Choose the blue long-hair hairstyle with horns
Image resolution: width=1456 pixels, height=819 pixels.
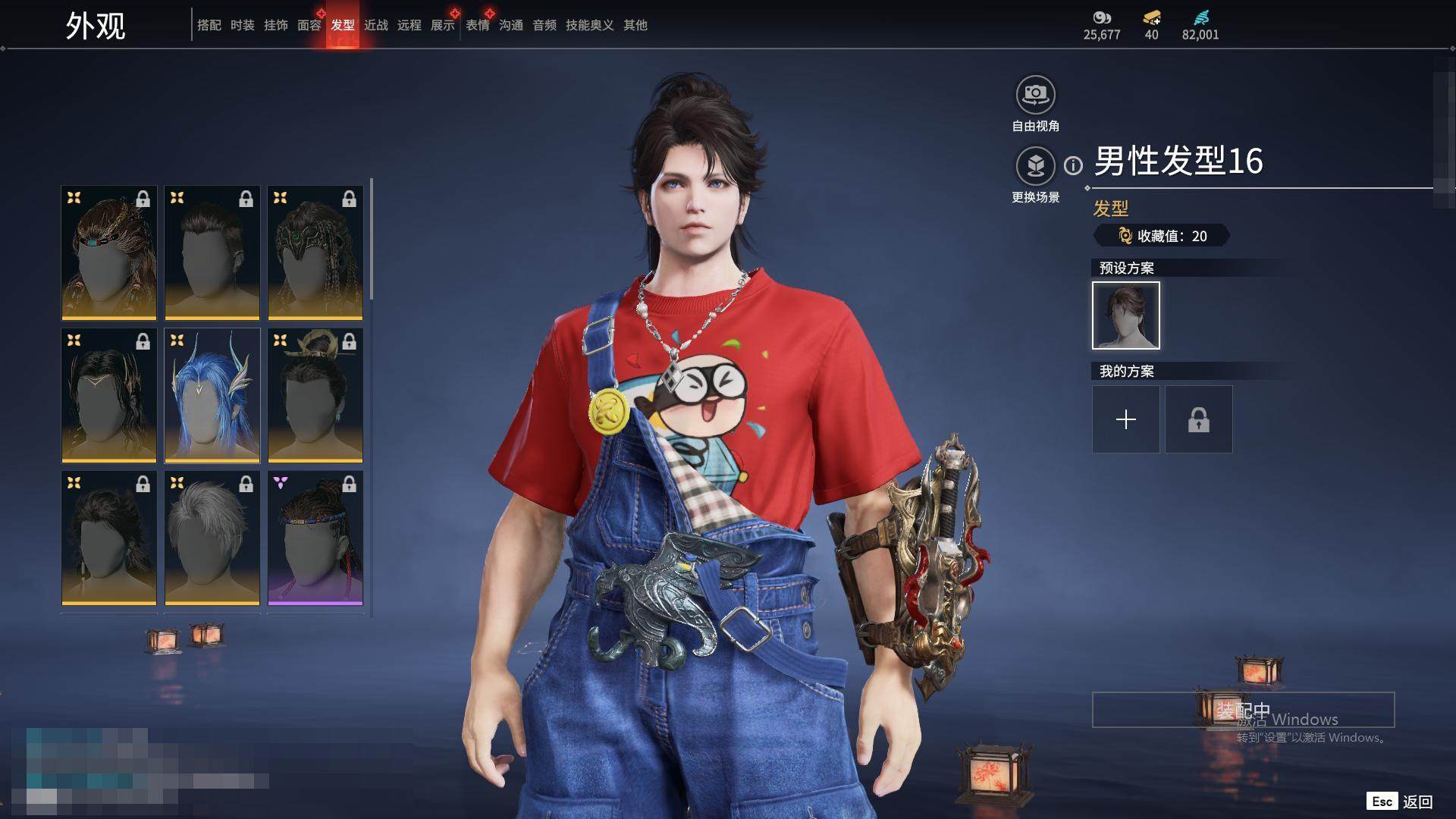pos(212,395)
